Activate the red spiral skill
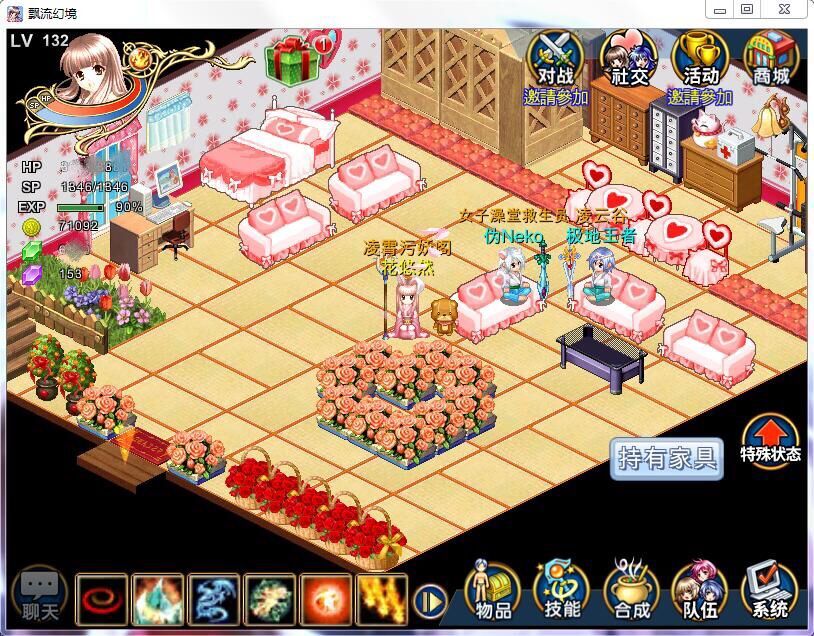 [101, 599]
